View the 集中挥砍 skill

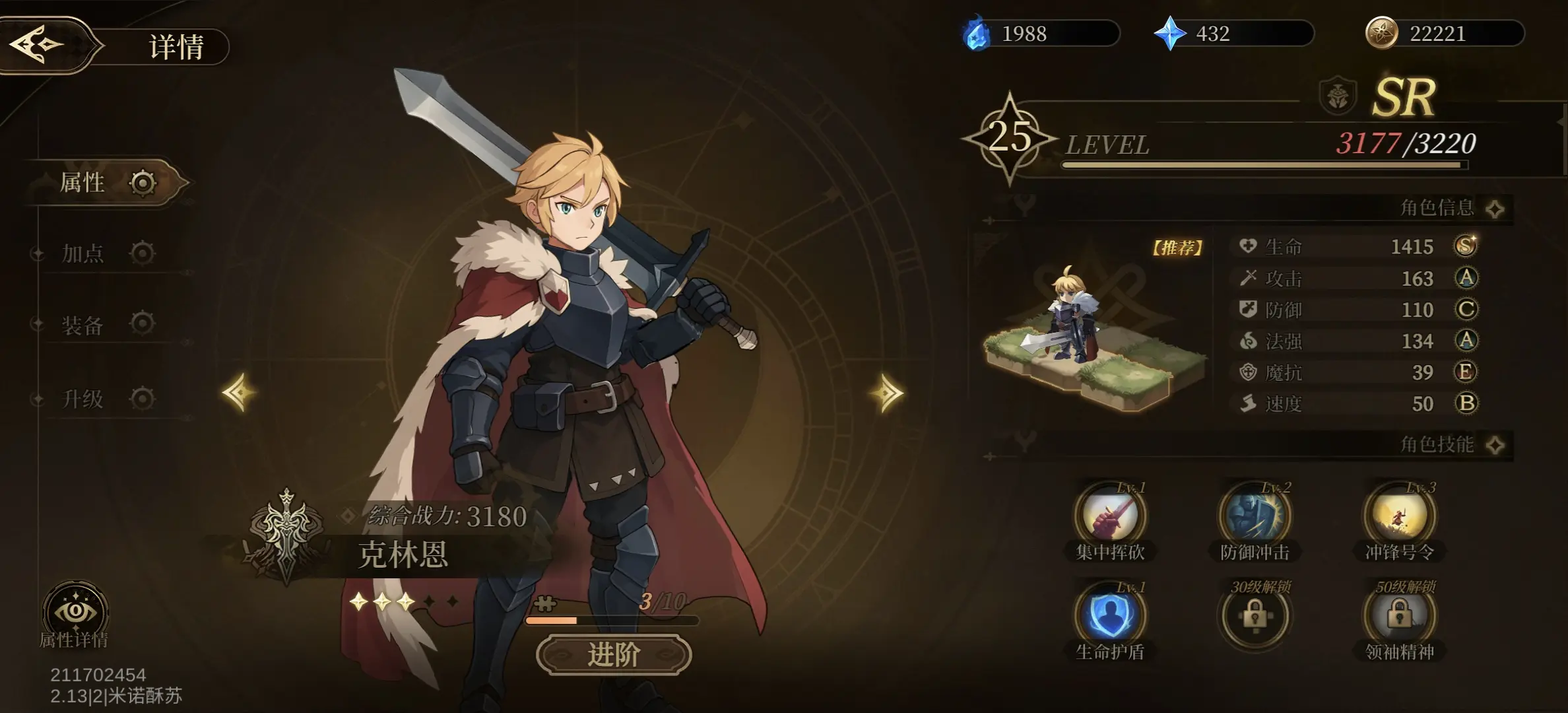[x=1110, y=516]
